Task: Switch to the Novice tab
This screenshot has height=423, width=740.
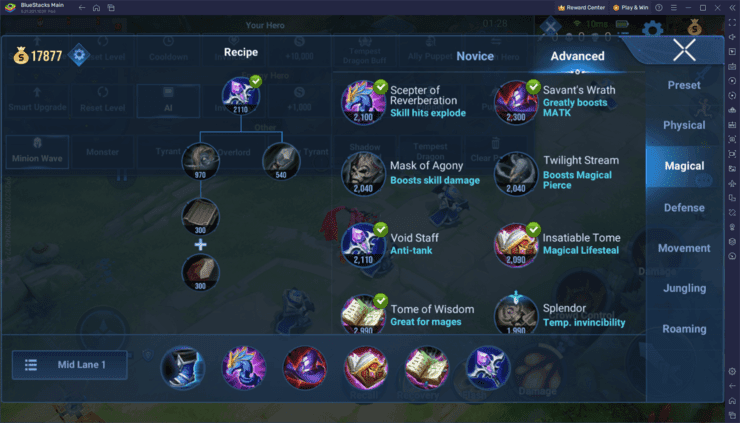Action: point(475,56)
